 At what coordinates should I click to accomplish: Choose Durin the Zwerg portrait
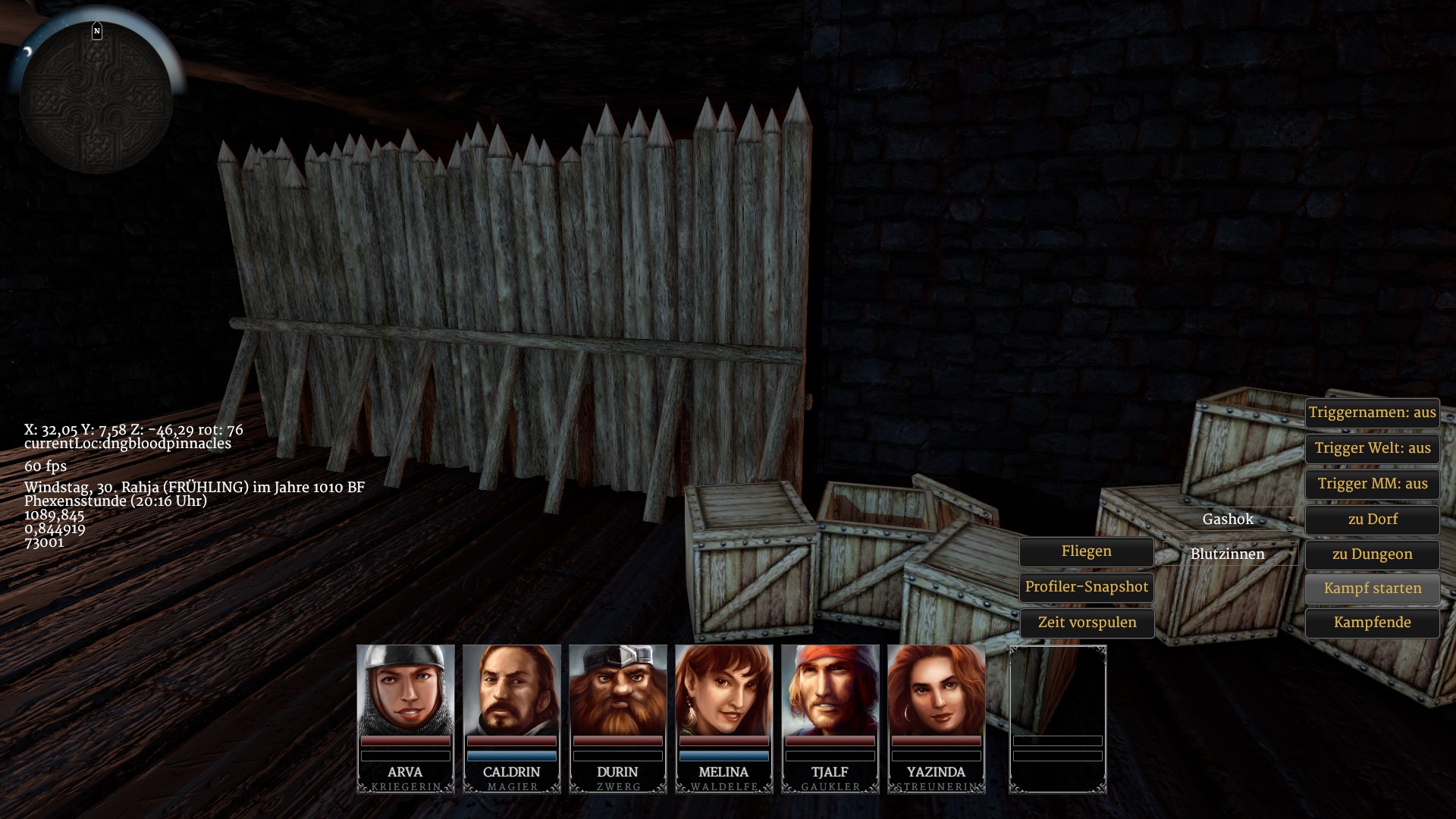point(618,690)
